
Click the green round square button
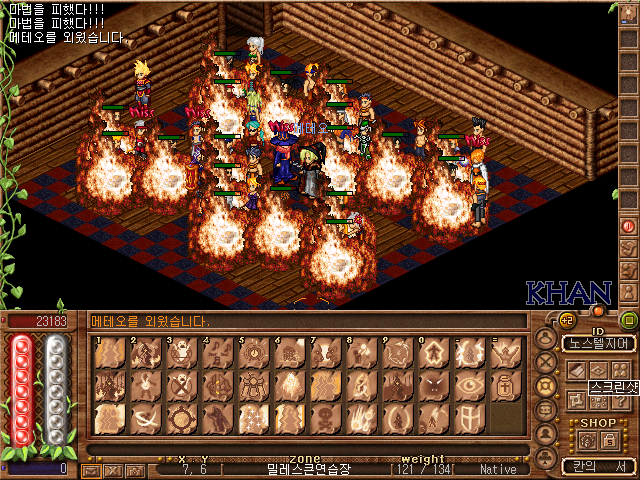629,320
